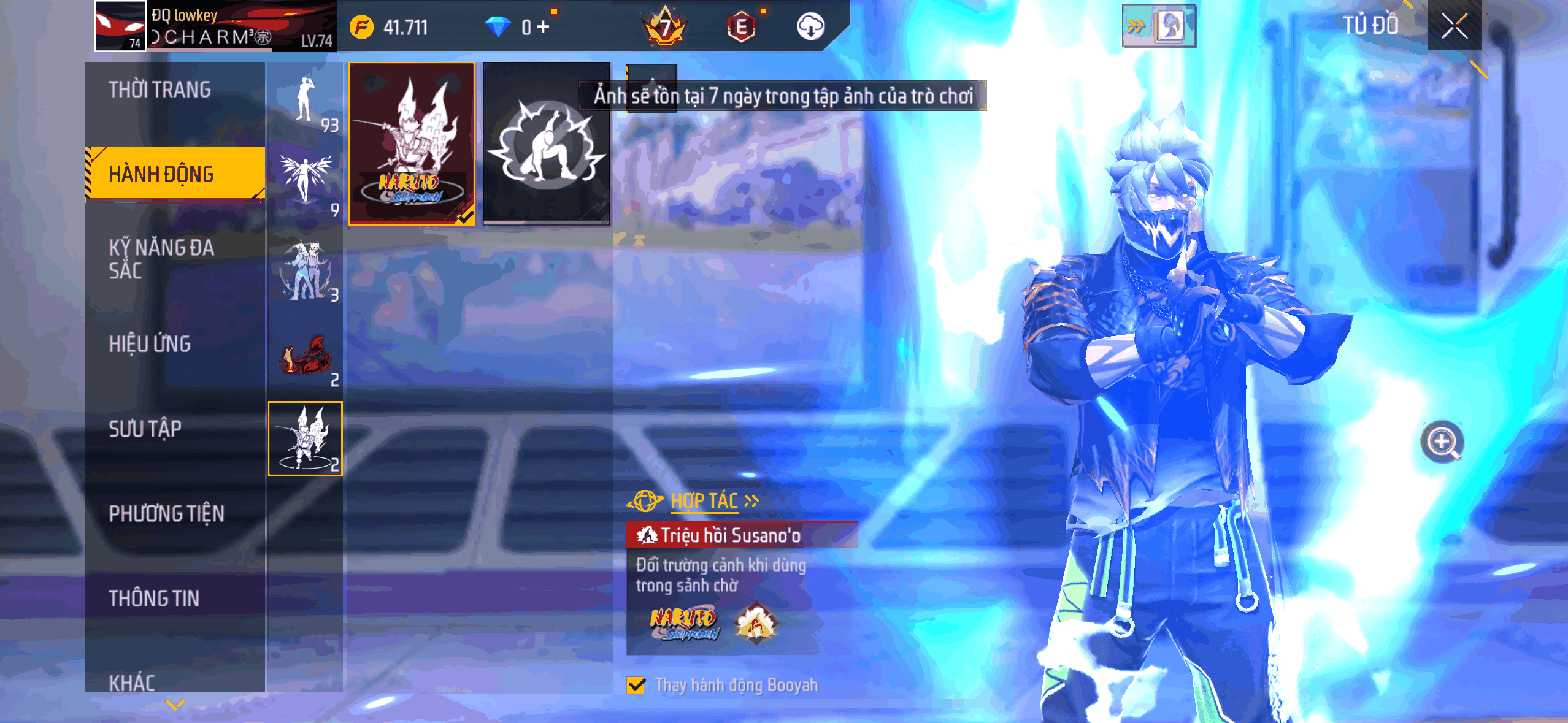Open the cloud download icon
The height and width of the screenshot is (723, 1568).
coord(810,27)
